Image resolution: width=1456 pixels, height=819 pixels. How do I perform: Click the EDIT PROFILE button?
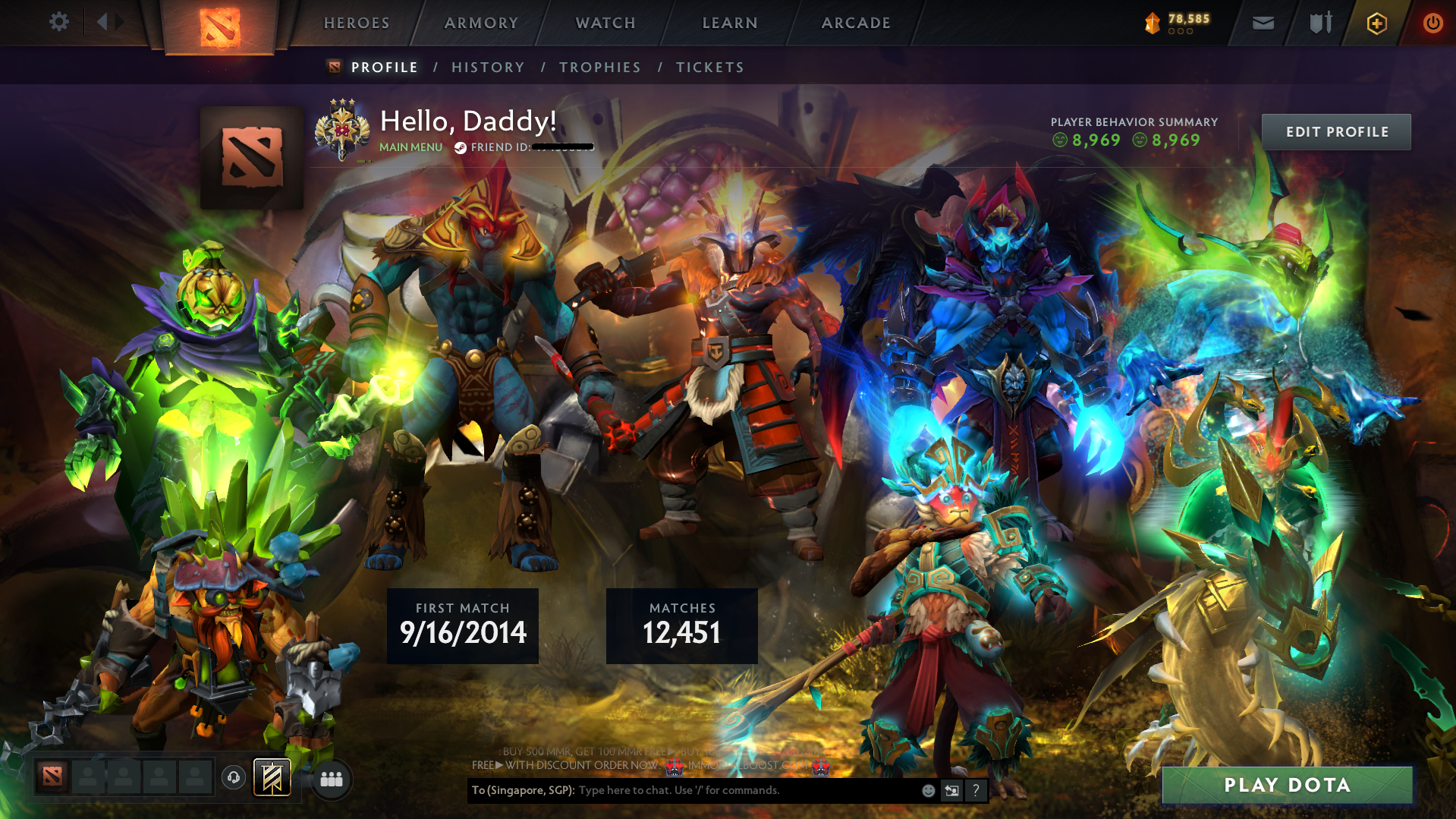click(1336, 131)
